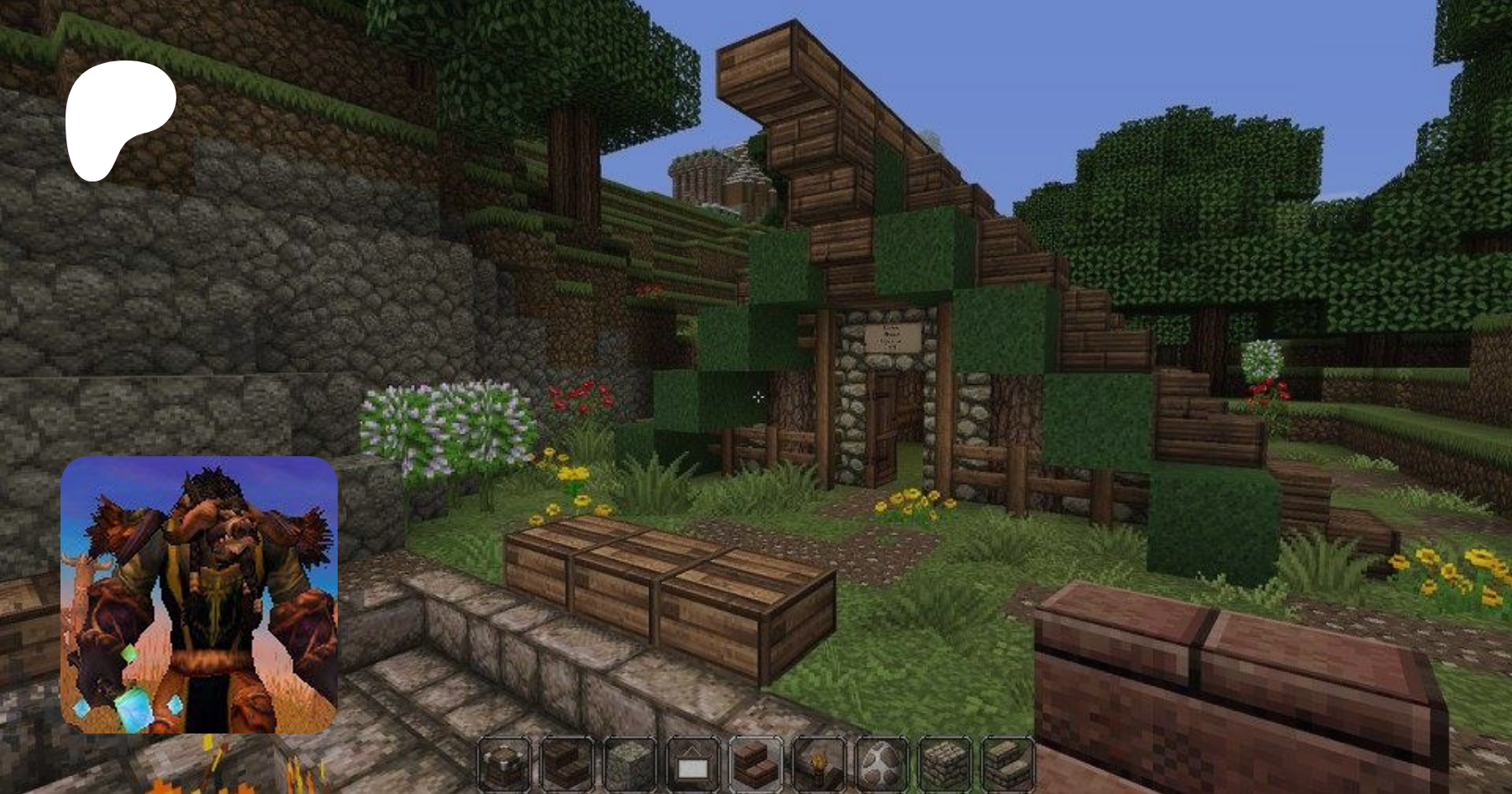Select the mossy cobblestone block slot
Viewport: 1512px width, 794px height.
630,764
